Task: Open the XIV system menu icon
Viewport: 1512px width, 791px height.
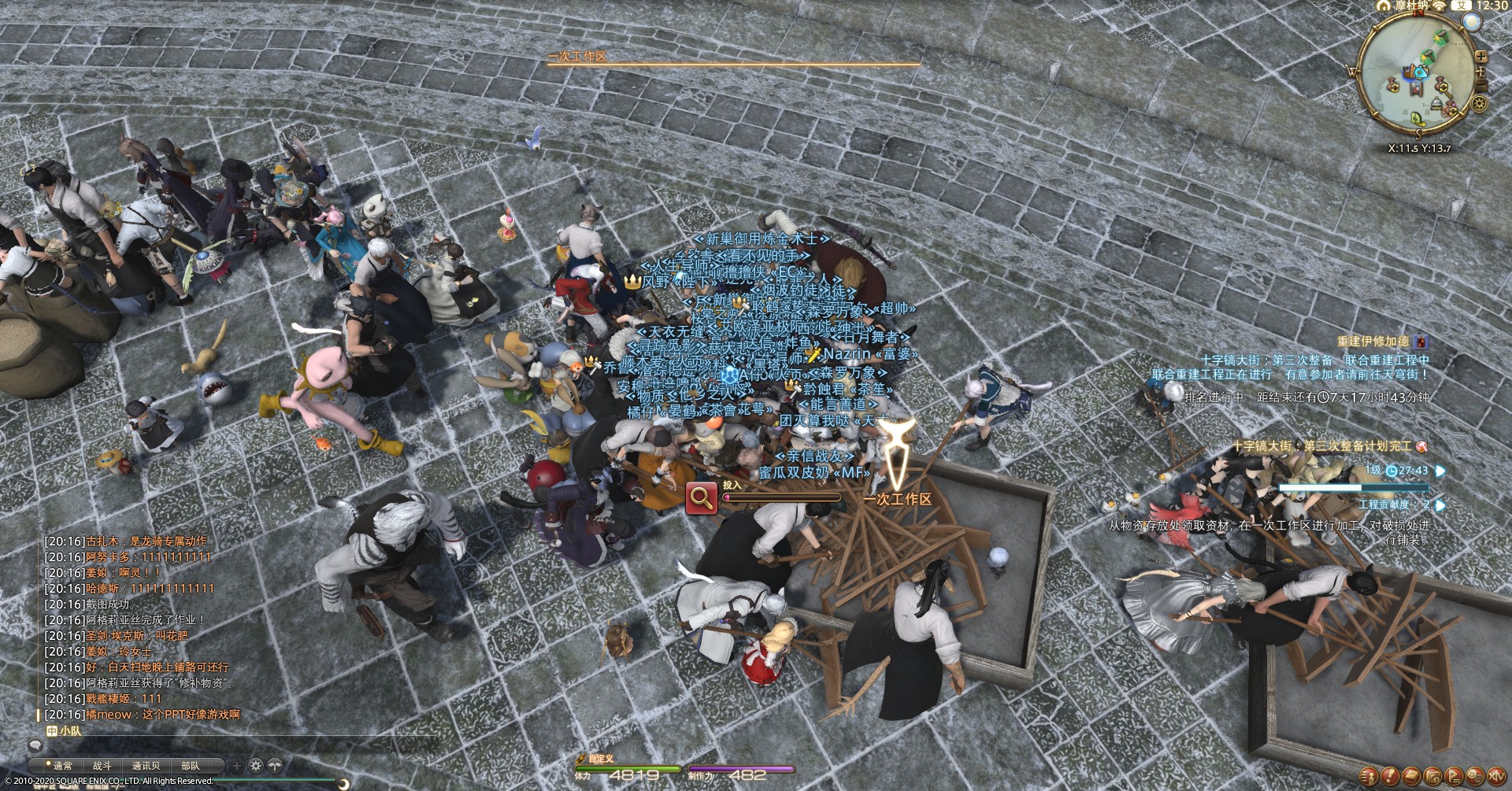Action: coord(1495,776)
